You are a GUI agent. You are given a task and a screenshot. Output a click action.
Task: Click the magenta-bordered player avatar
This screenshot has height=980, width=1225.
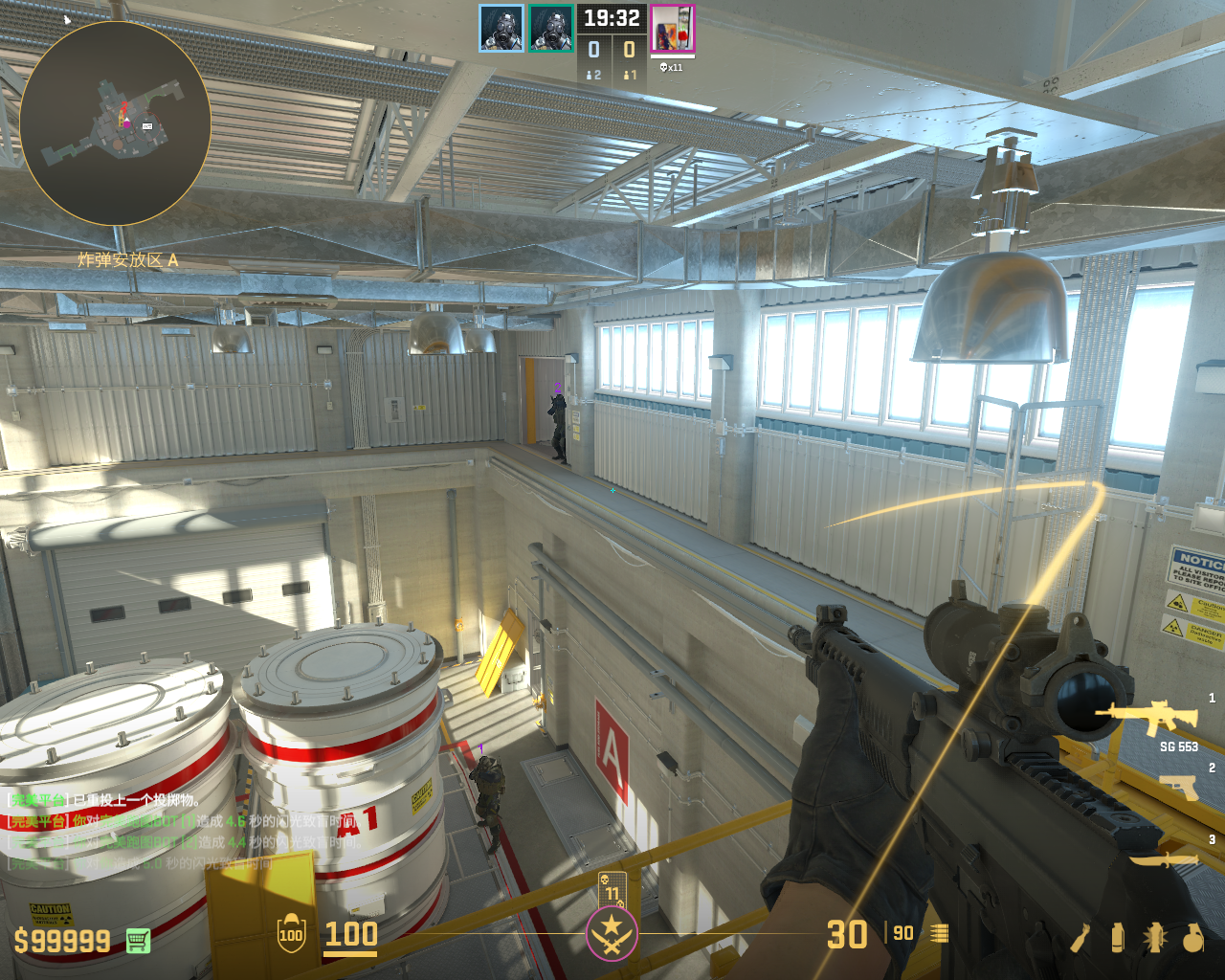click(x=673, y=29)
